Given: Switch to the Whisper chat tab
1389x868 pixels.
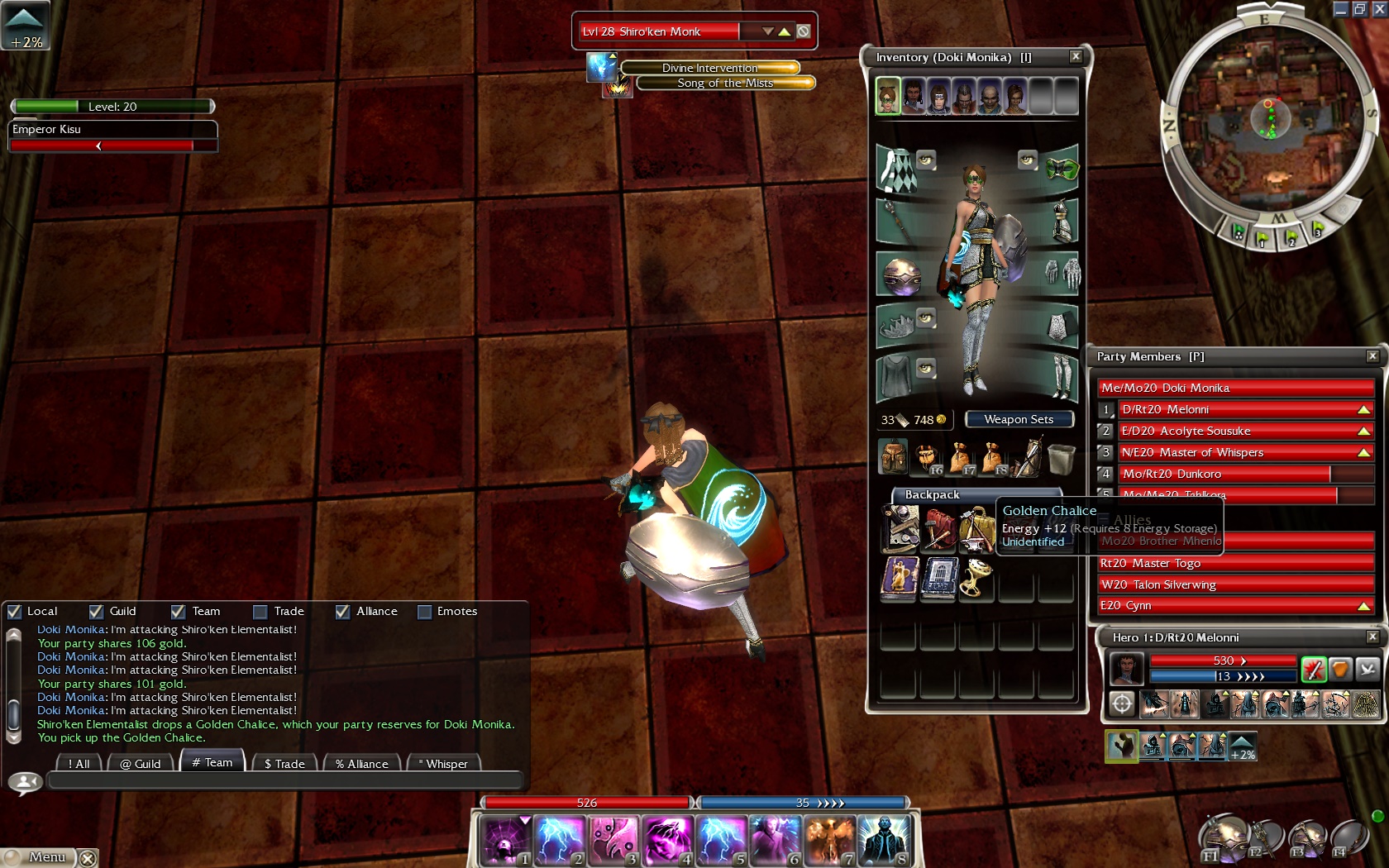Looking at the screenshot, I should pyautogui.click(x=445, y=764).
